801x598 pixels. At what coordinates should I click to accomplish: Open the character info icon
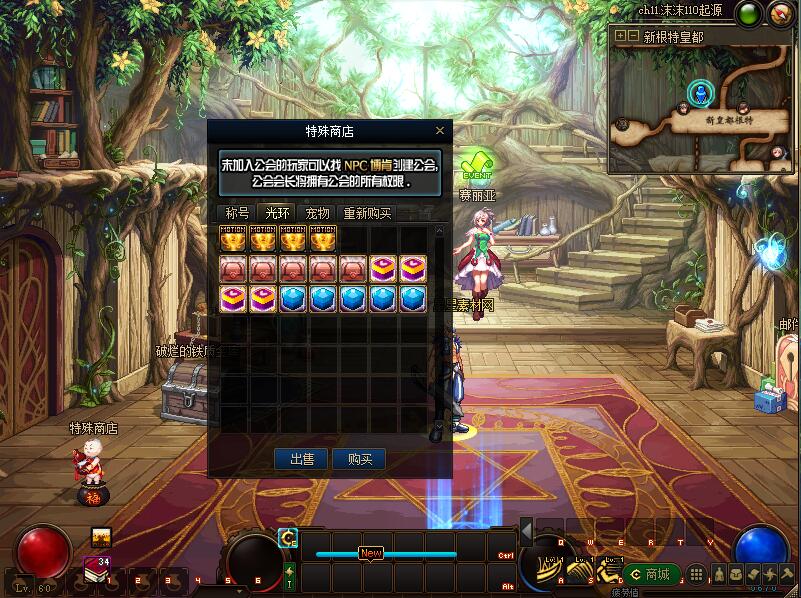click(x=716, y=574)
